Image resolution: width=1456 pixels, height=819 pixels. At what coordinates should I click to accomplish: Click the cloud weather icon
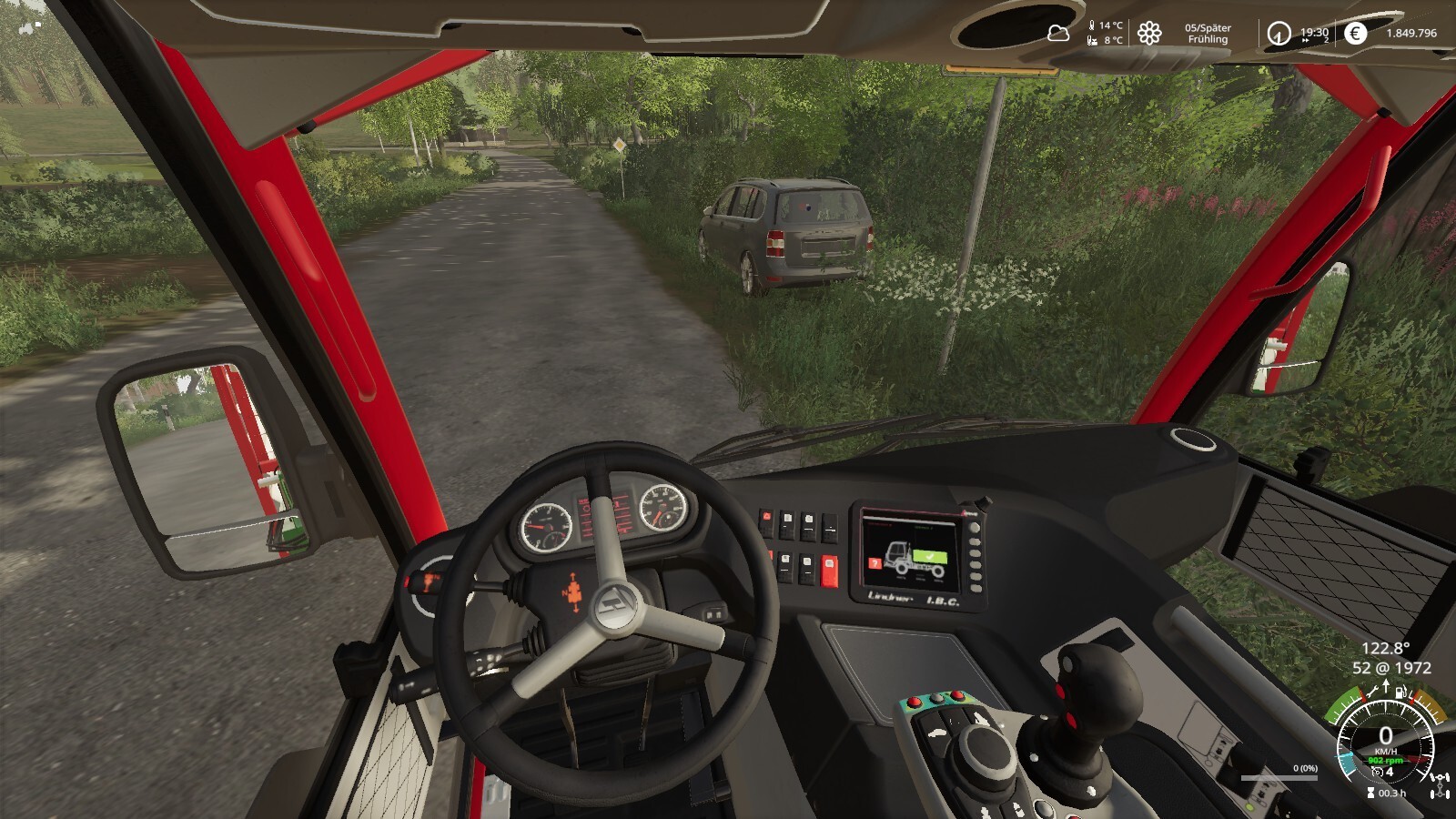[1058, 34]
